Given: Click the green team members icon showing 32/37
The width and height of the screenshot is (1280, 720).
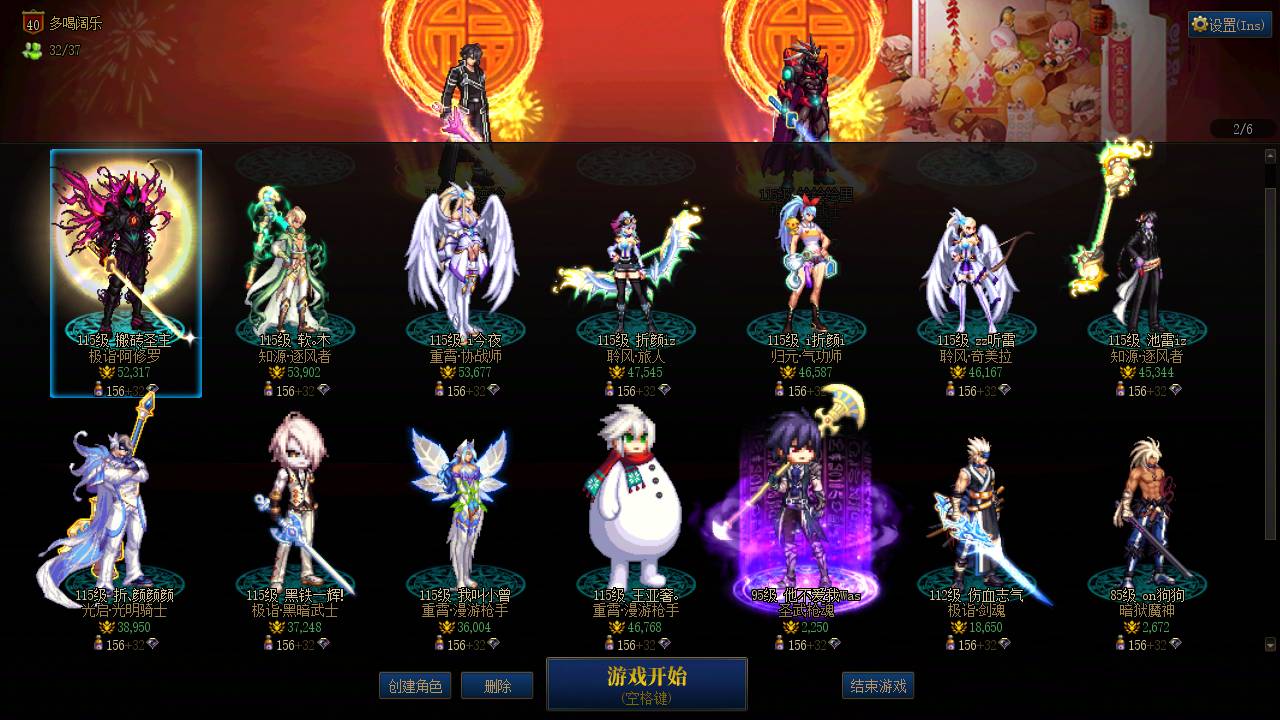Looking at the screenshot, I should pos(31,47).
